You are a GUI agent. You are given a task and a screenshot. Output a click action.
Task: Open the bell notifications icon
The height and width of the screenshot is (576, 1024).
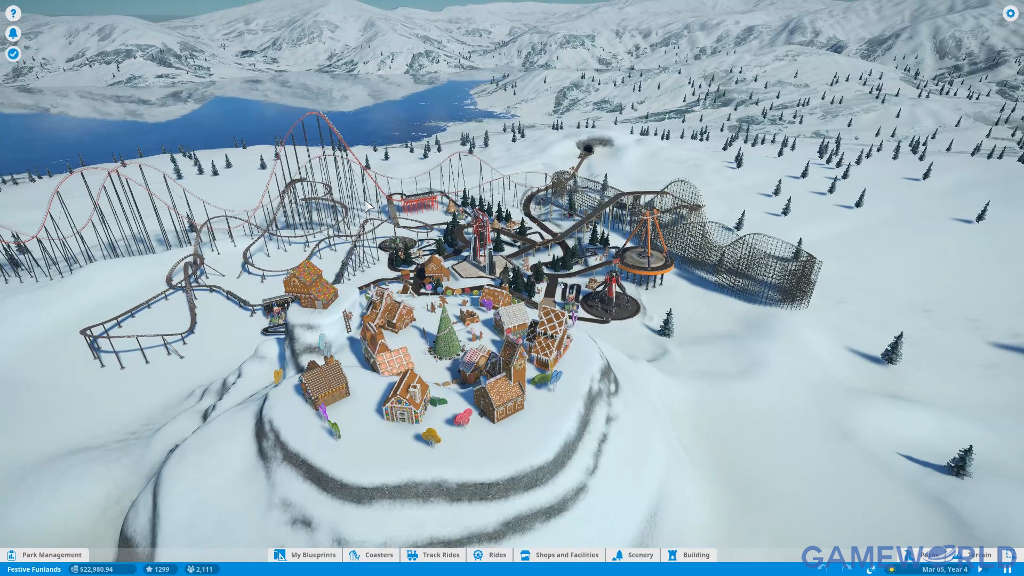[13, 34]
